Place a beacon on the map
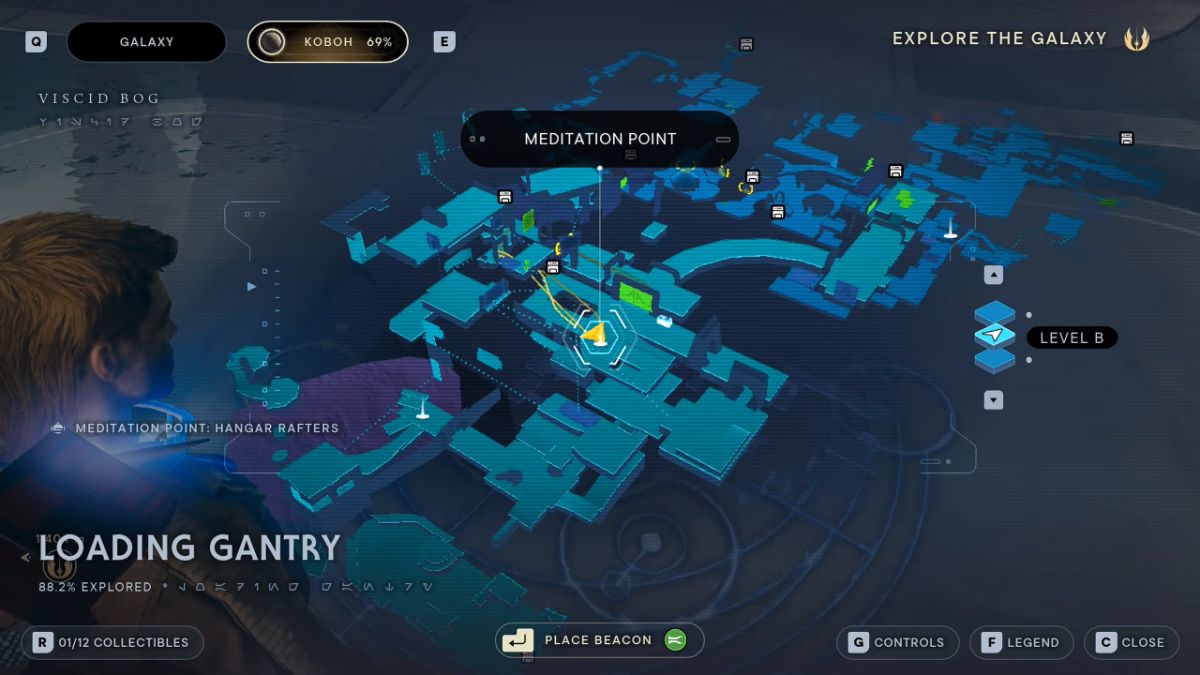The height and width of the screenshot is (675, 1200). tap(598, 640)
